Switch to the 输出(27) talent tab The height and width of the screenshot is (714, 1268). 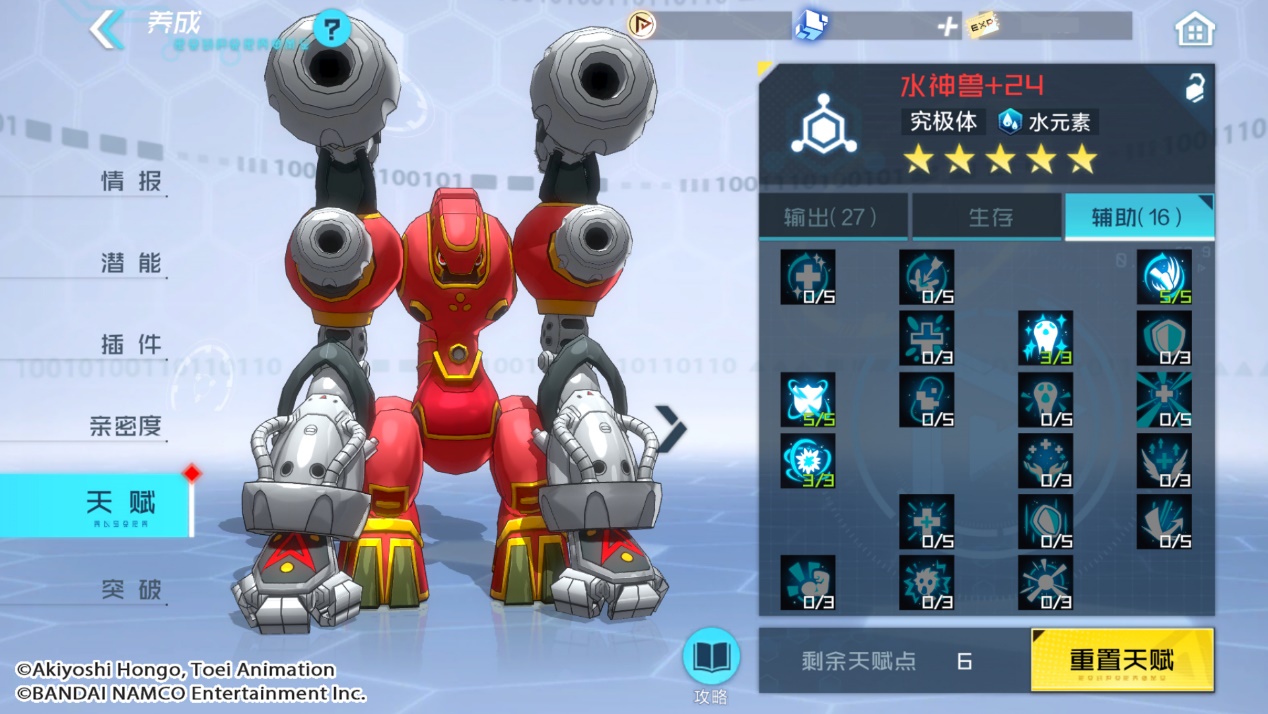[833, 217]
